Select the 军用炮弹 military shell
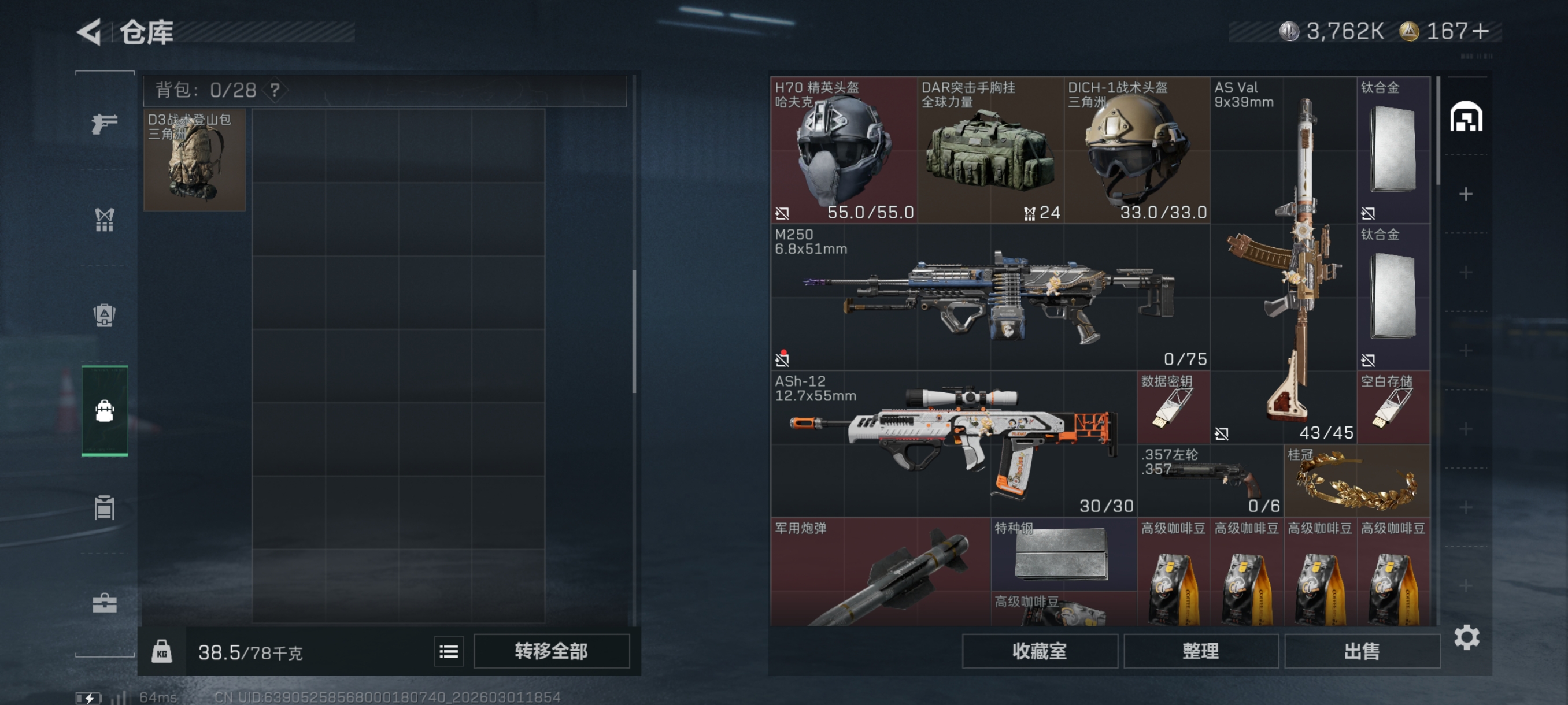 [880, 572]
